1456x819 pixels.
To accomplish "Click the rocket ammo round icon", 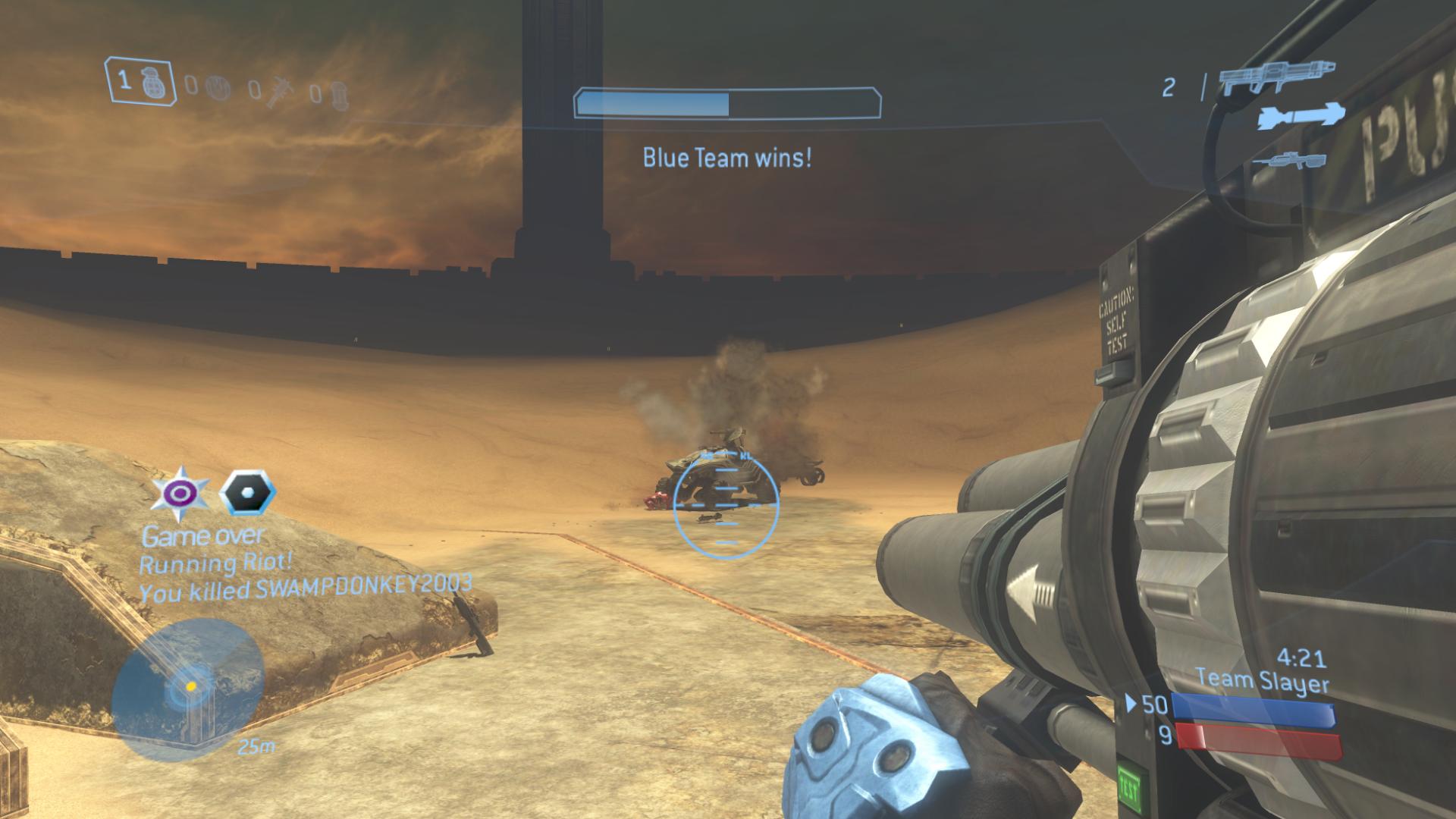I will point(1301,118).
